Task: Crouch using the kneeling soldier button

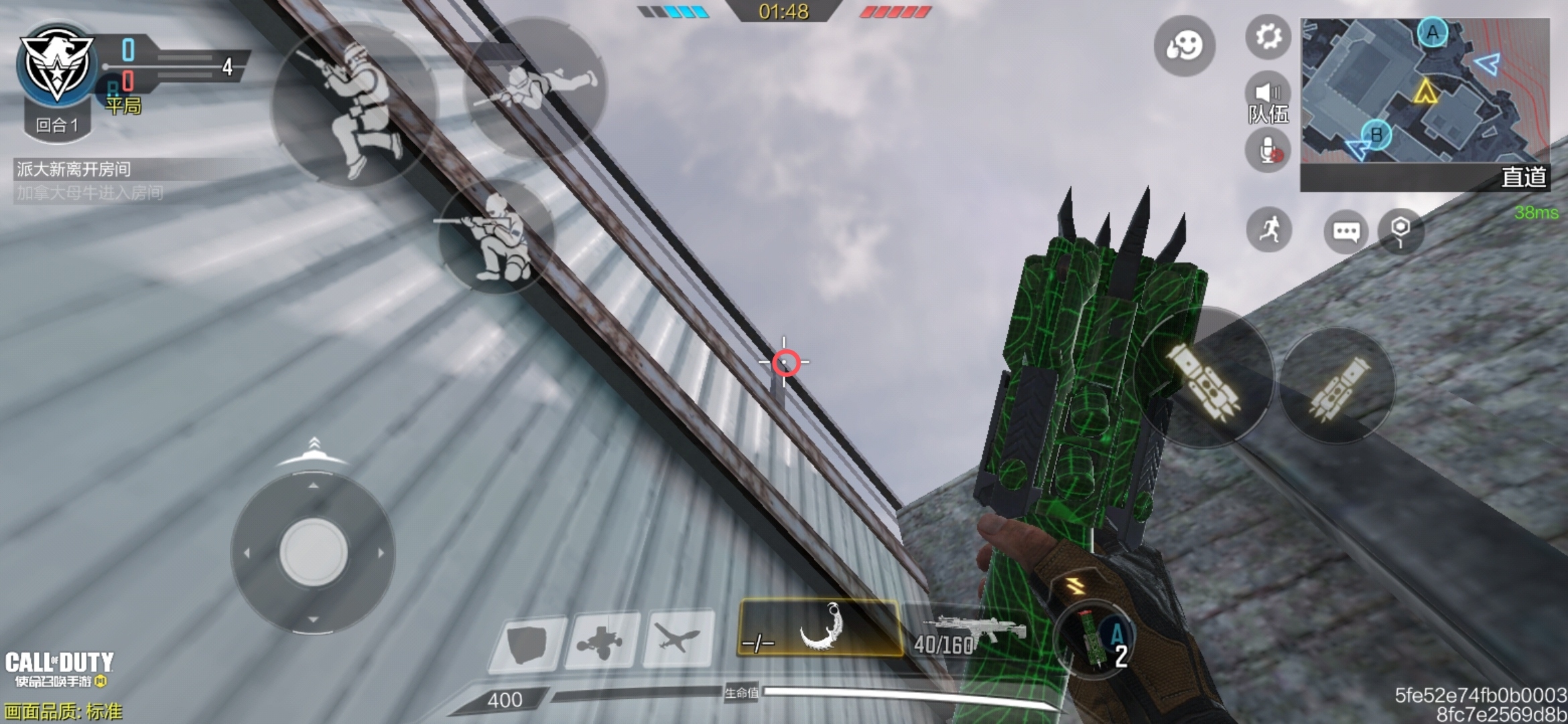Action: pyautogui.click(x=497, y=235)
